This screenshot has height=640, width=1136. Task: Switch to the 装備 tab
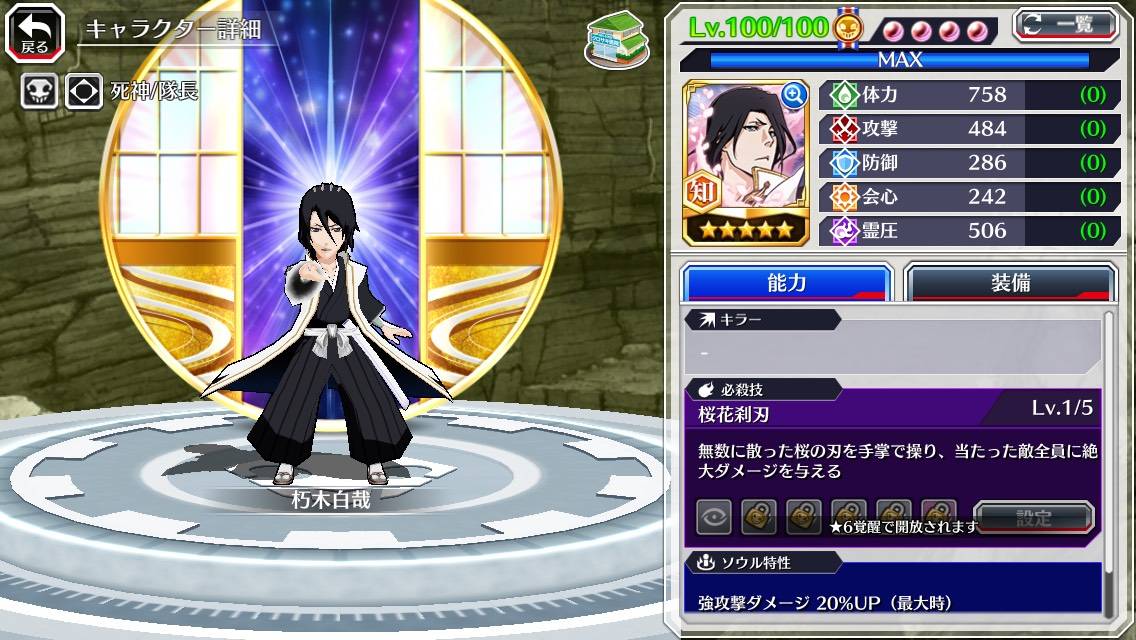pyautogui.click(x=1009, y=283)
